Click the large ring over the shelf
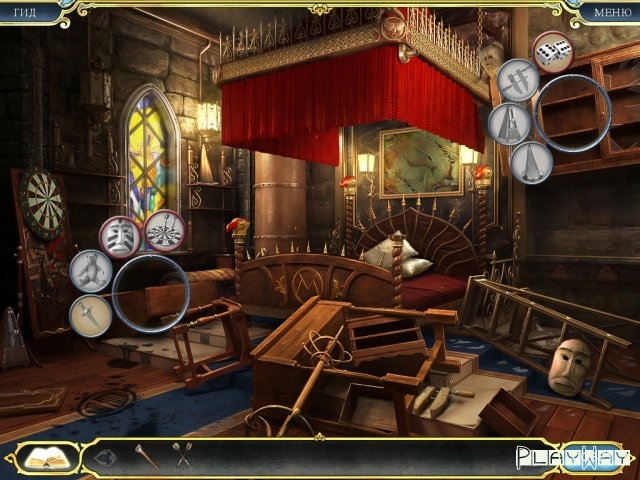Screen dimensions: 640x480 (573, 114)
